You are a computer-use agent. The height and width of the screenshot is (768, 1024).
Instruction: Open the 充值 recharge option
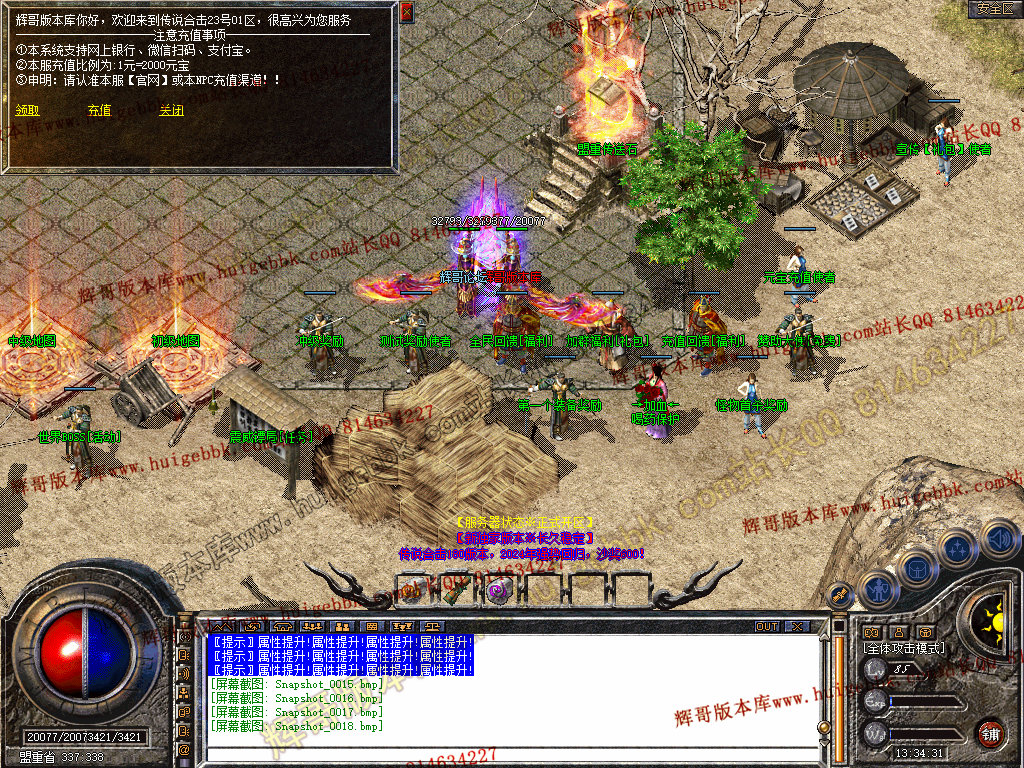click(99, 111)
